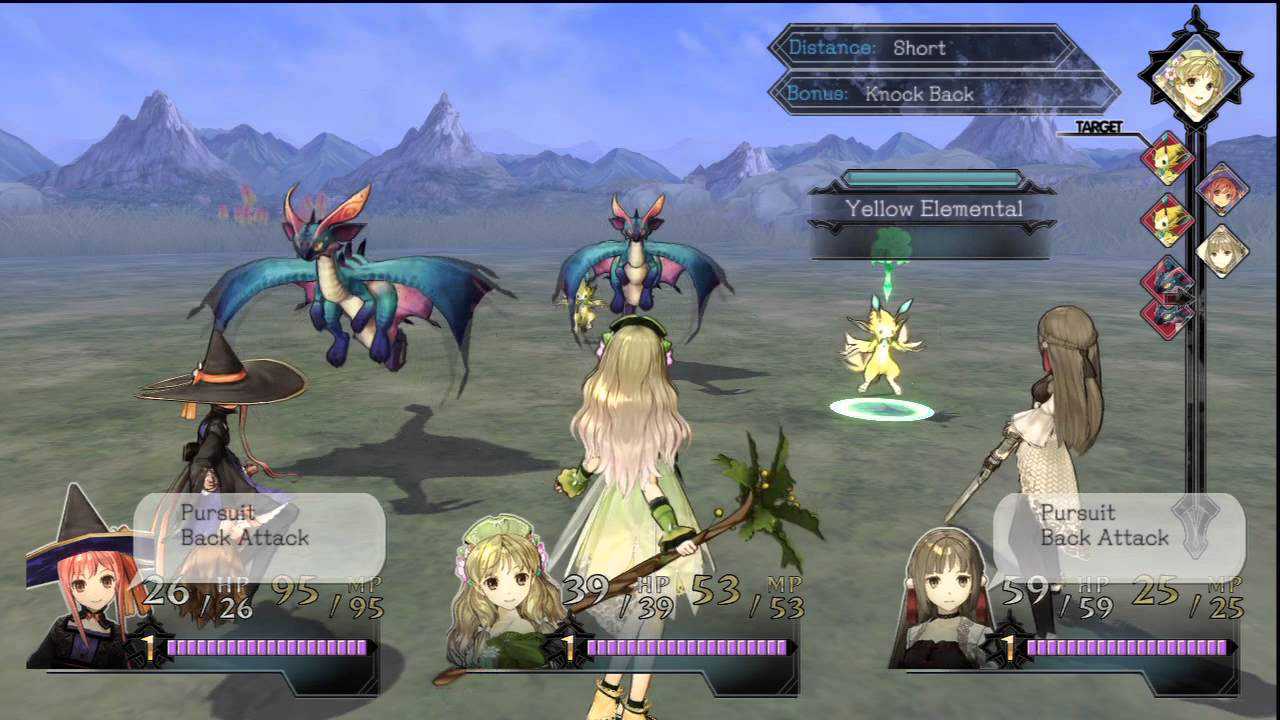Trigger the swordswoman's Pursuit Back Attack prompt

point(1118,526)
